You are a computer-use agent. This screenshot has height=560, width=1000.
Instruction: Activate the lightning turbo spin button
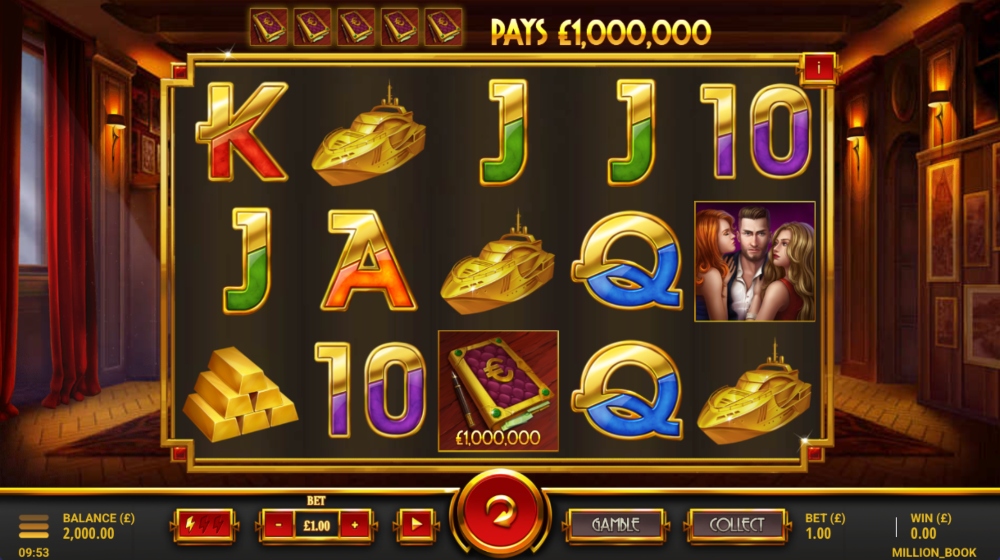[x=205, y=524]
